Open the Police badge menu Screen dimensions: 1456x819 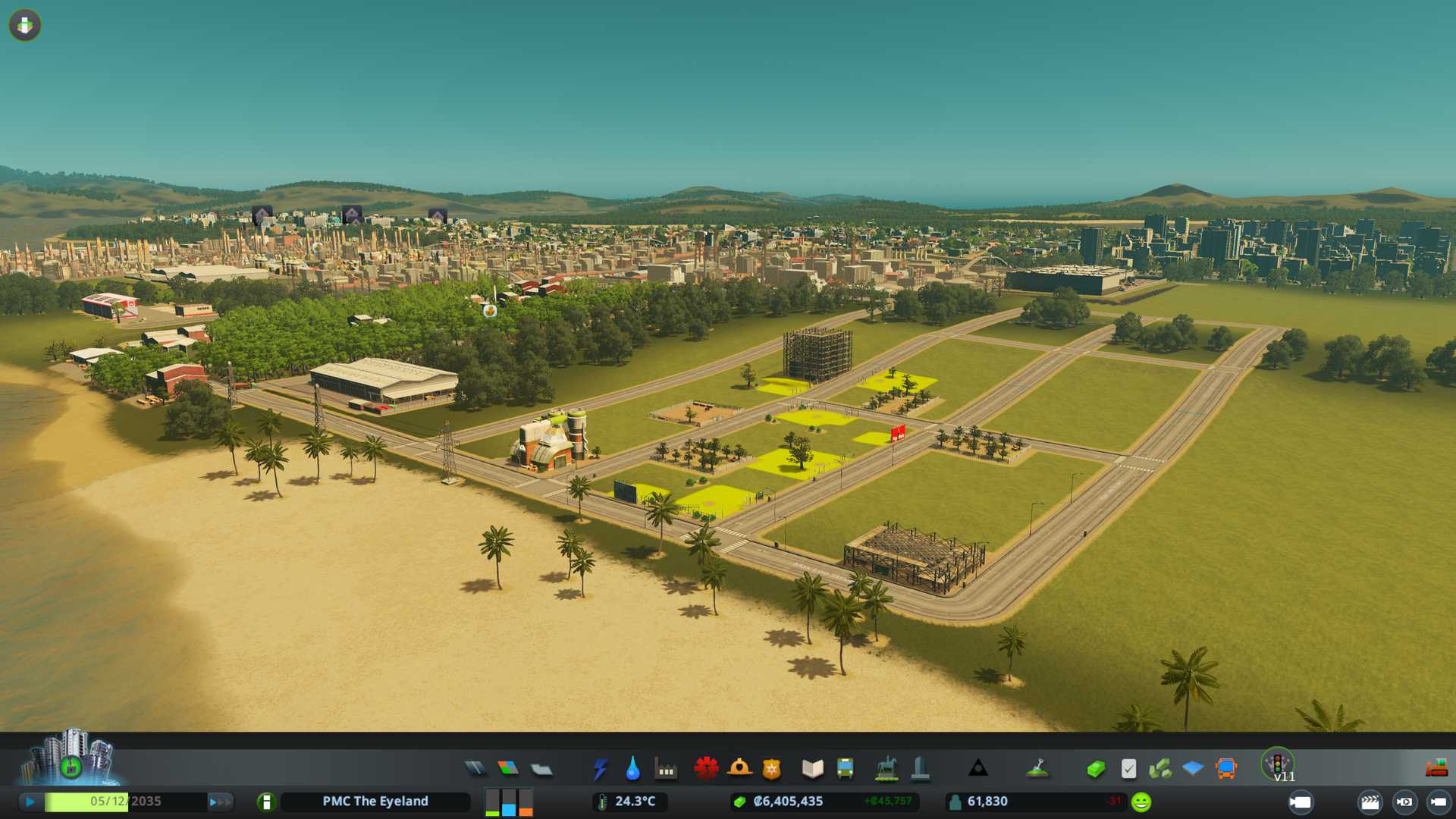[x=771, y=769]
